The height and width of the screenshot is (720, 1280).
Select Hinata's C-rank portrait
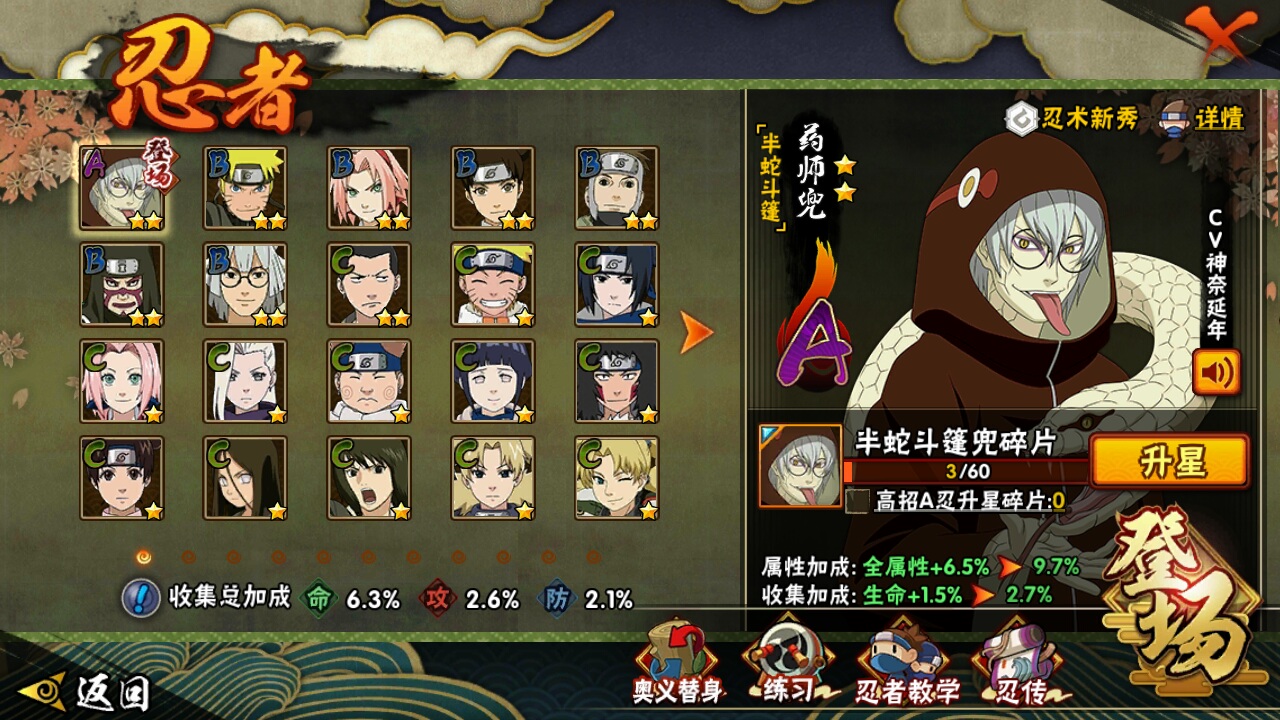tap(492, 381)
